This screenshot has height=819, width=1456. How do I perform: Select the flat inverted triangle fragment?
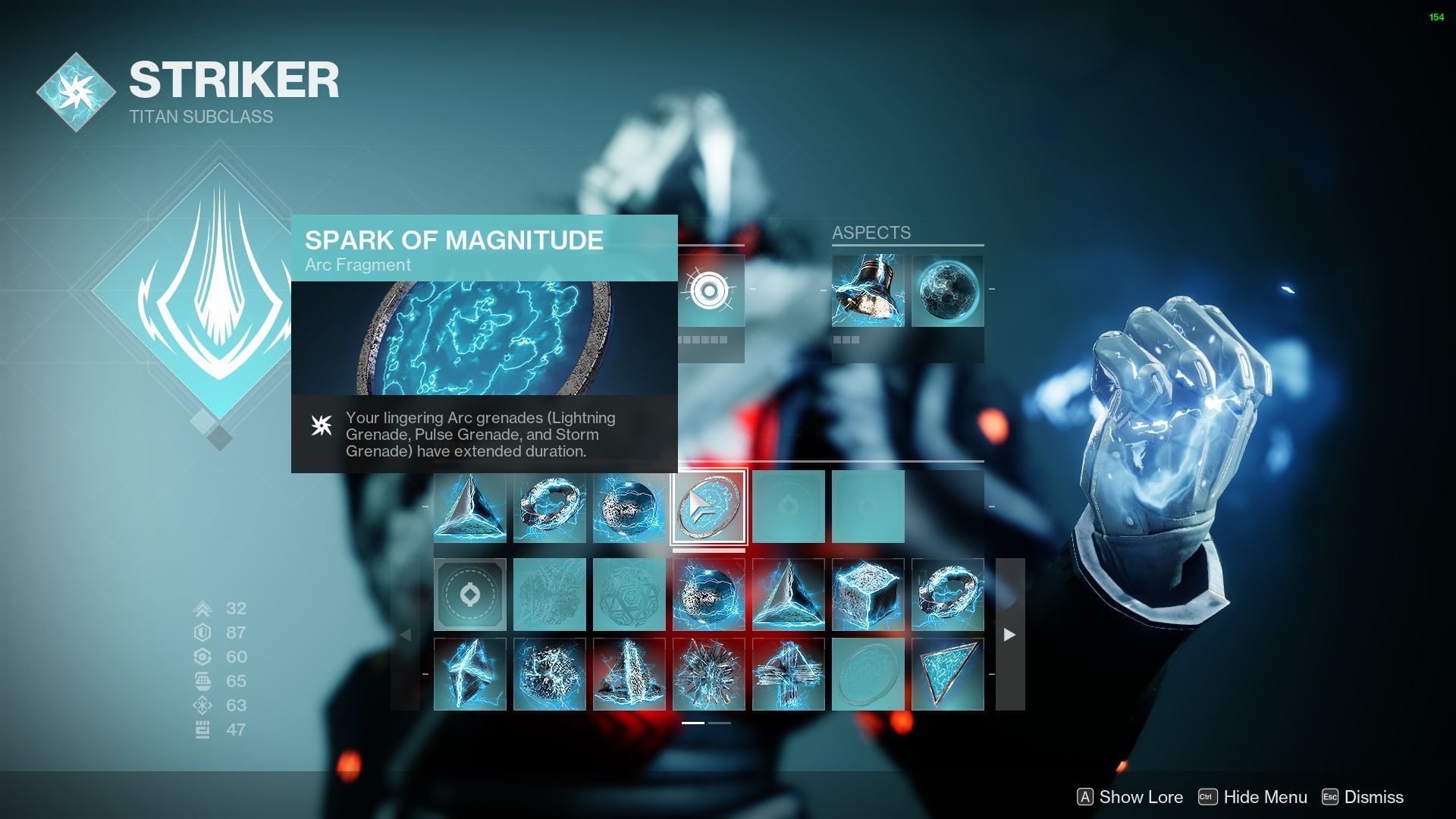(947, 674)
